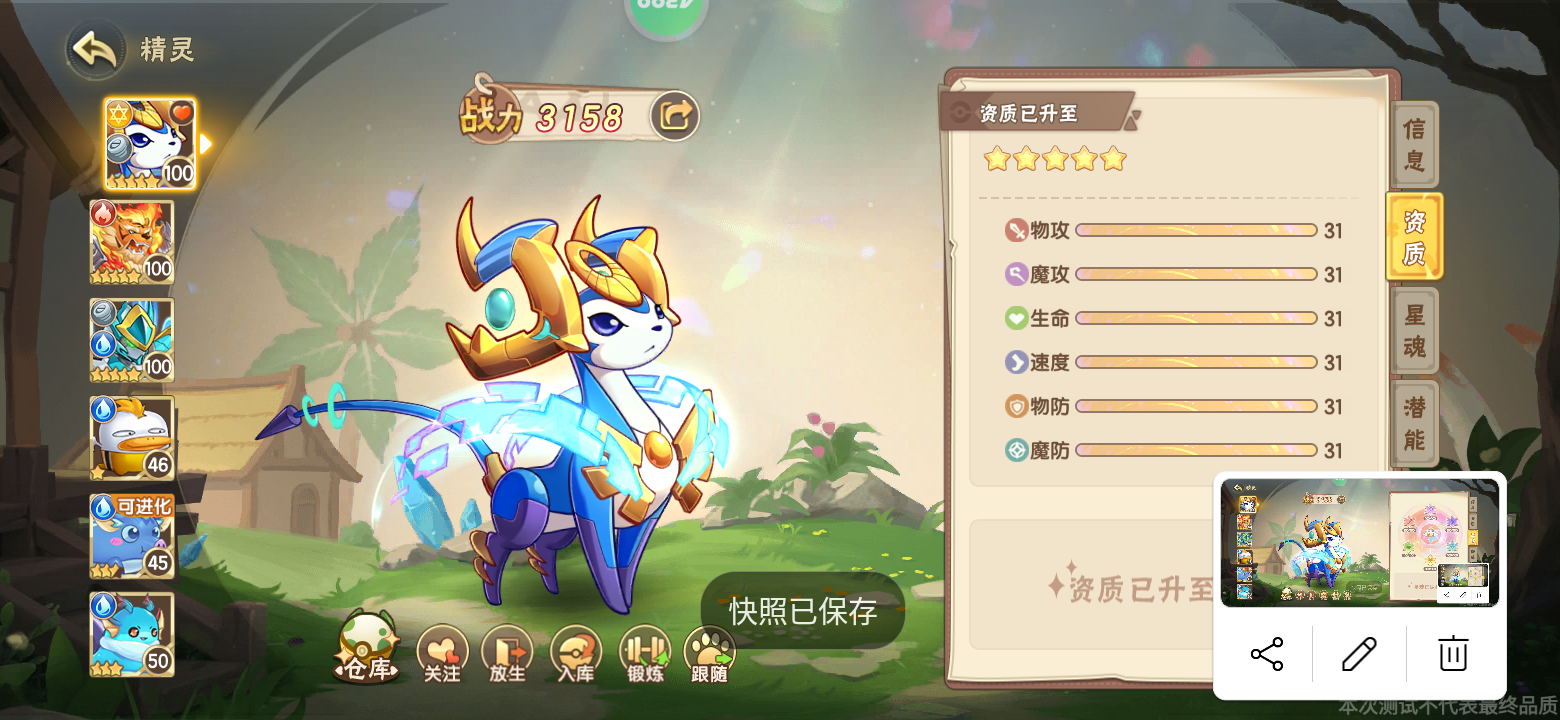Image resolution: width=1560 pixels, height=720 pixels.
Task: Select the level 46 duck pet
Action: pos(132,437)
